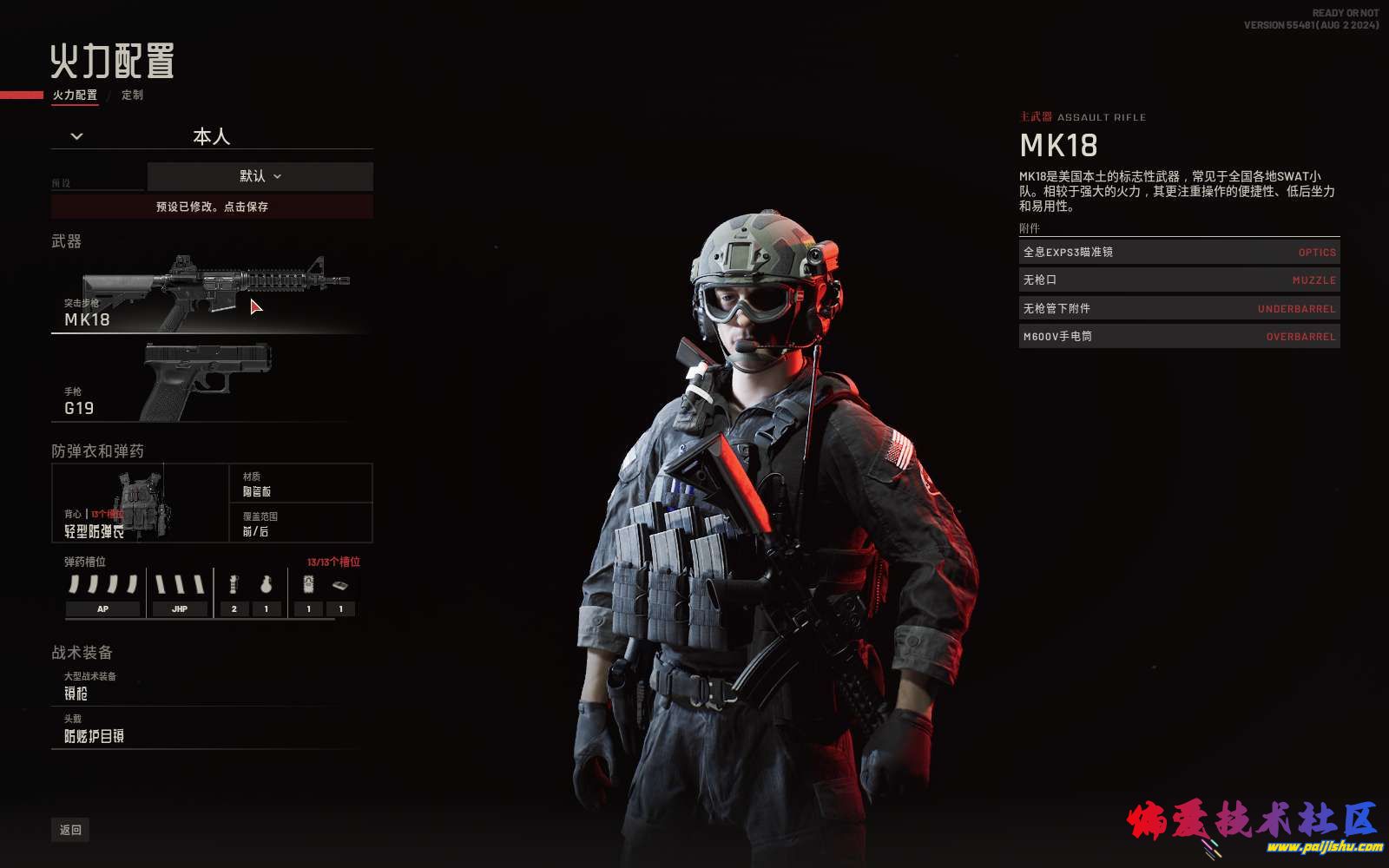
Task: Change the 陶瓷板 armor material option
Action: (300, 483)
